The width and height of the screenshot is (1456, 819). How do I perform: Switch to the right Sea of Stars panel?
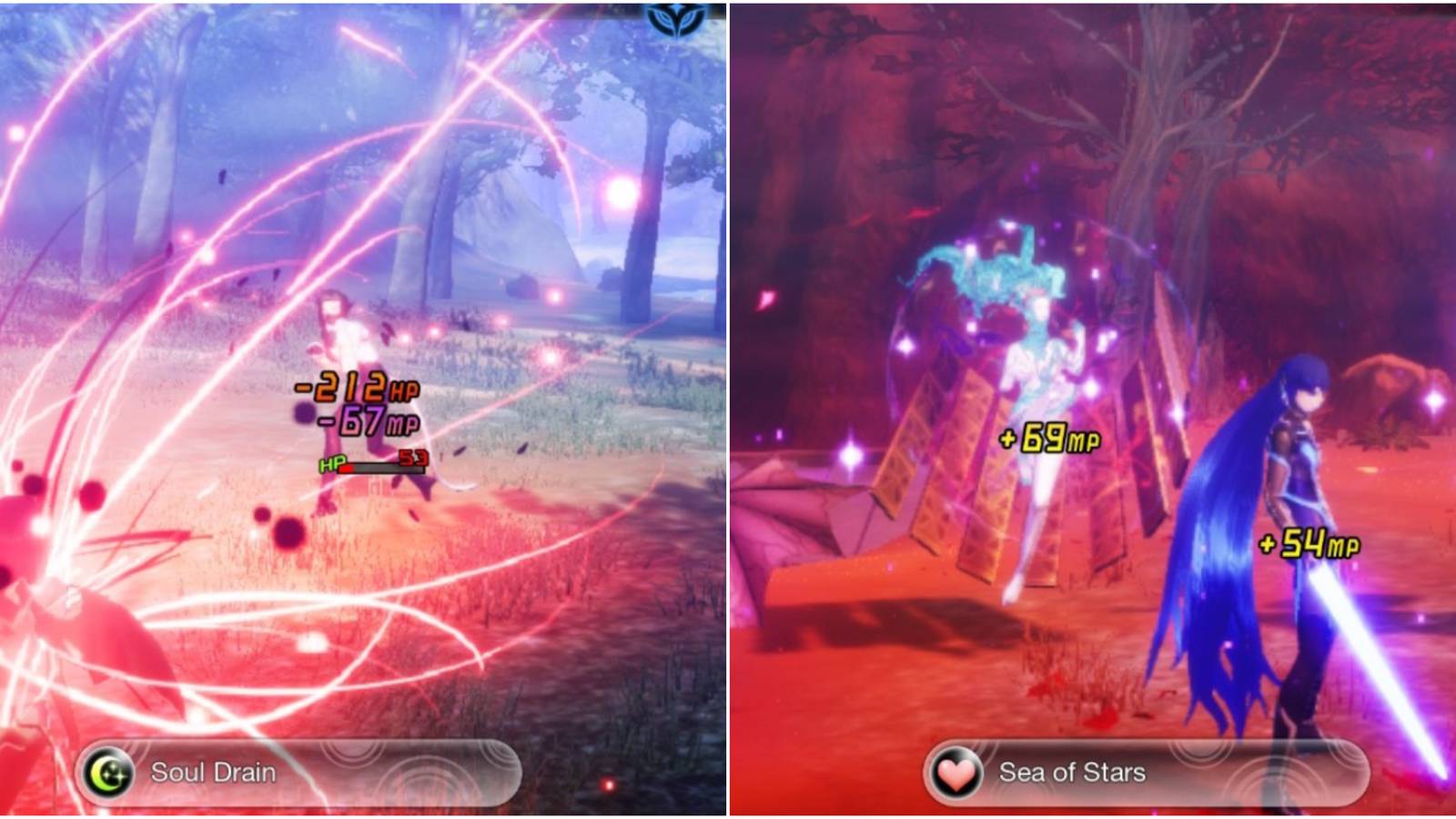pos(1092,409)
